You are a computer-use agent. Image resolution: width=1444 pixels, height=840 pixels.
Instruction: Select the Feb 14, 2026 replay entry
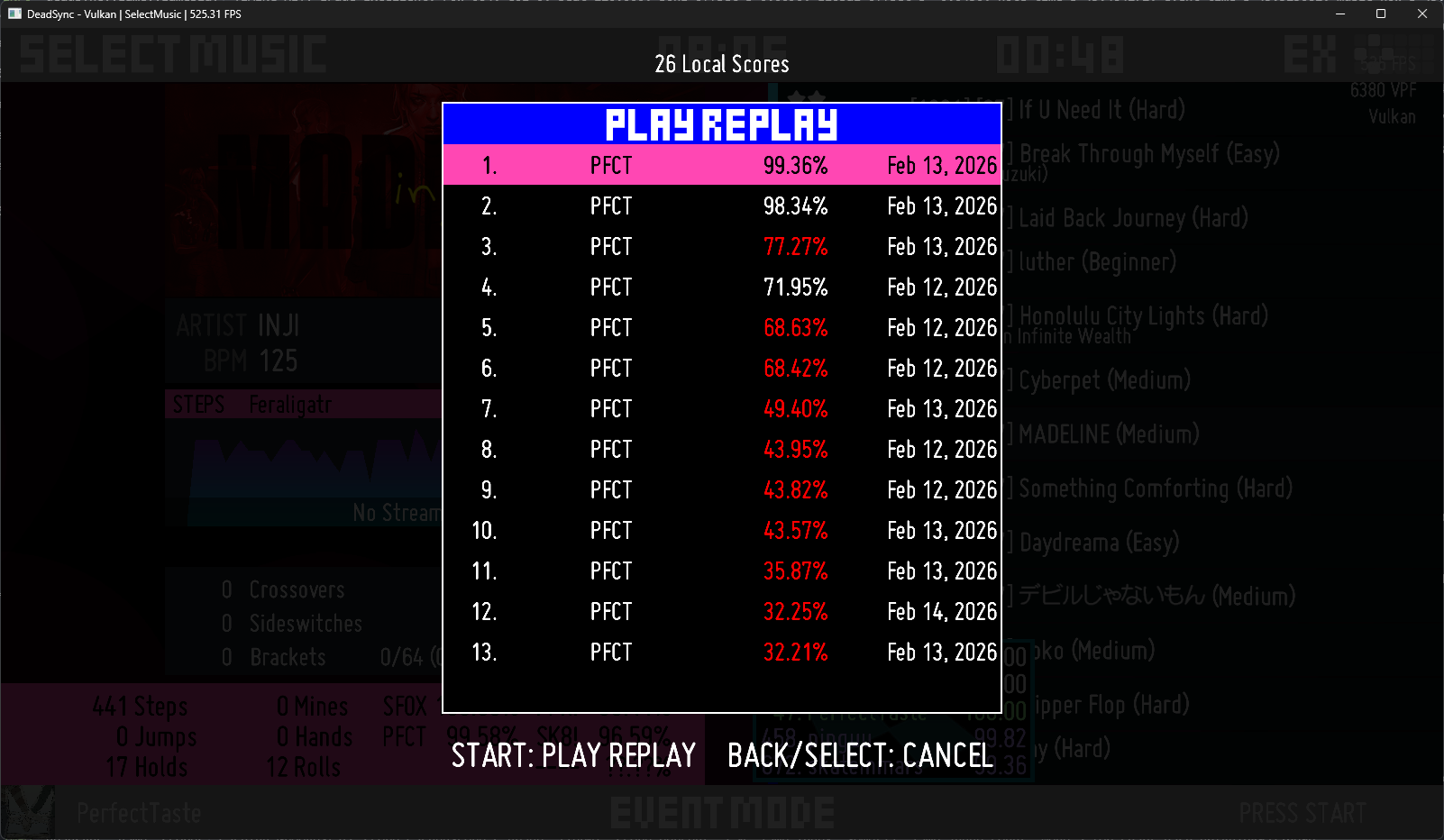[721, 611]
